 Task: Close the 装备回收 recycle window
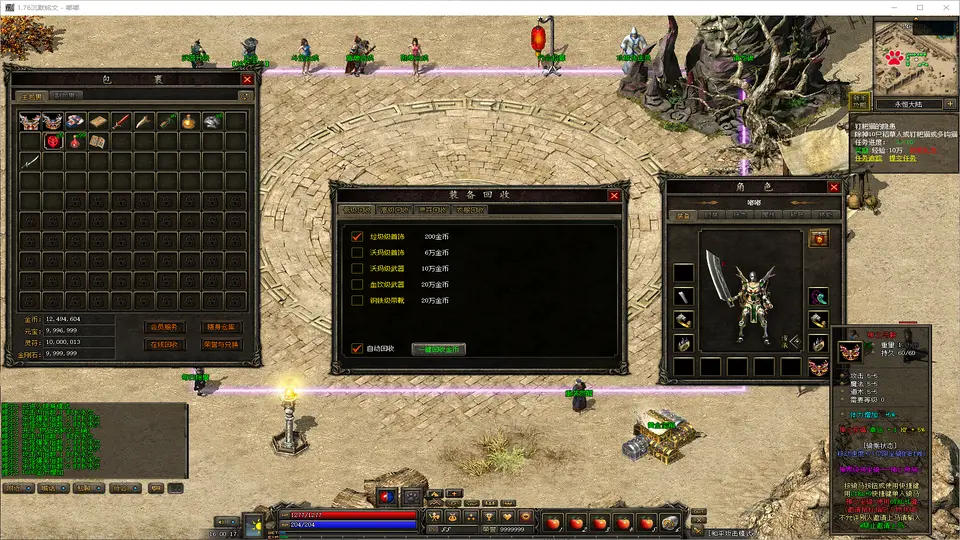click(614, 196)
